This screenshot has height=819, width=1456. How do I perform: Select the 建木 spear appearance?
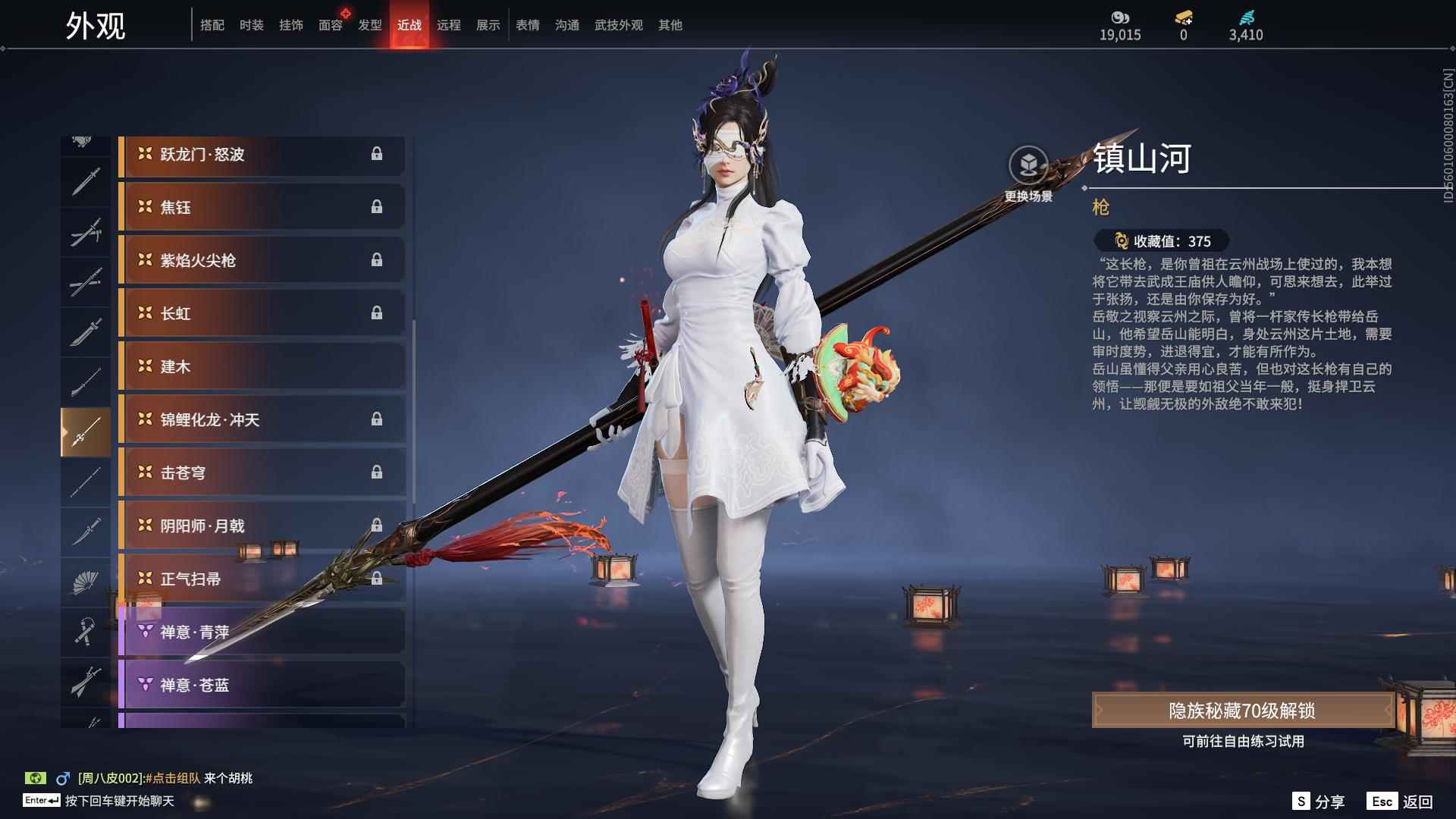click(x=262, y=366)
